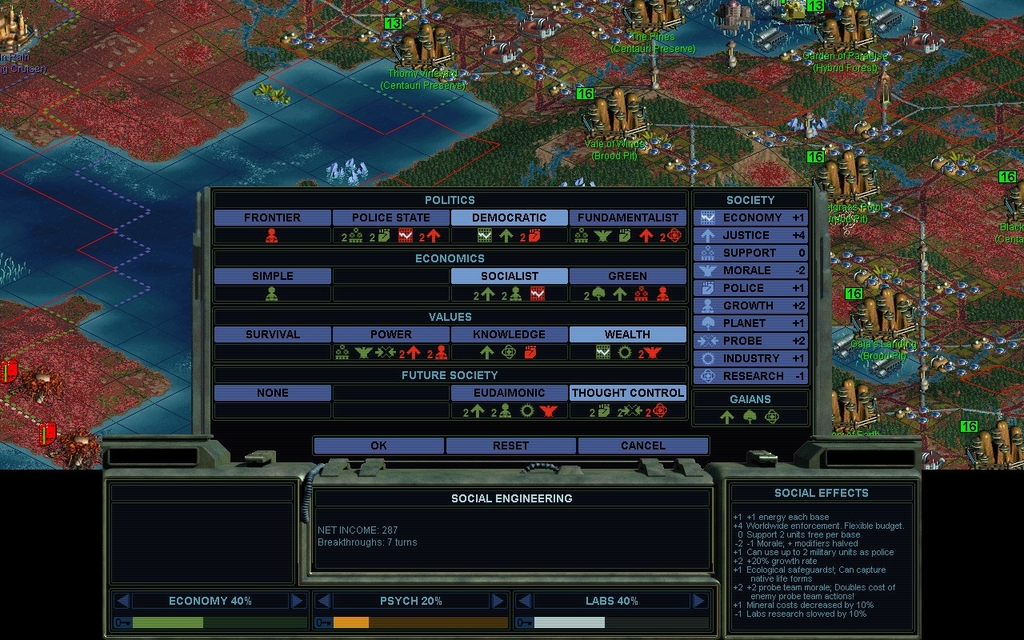Cancel the social engineering changes
Image resolution: width=1024 pixels, height=640 pixels.
click(642, 446)
